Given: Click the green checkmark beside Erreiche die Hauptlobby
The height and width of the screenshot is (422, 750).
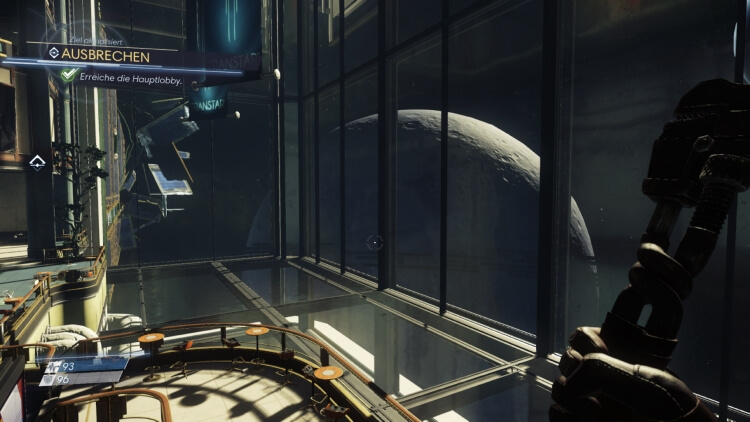Looking at the screenshot, I should [68, 75].
